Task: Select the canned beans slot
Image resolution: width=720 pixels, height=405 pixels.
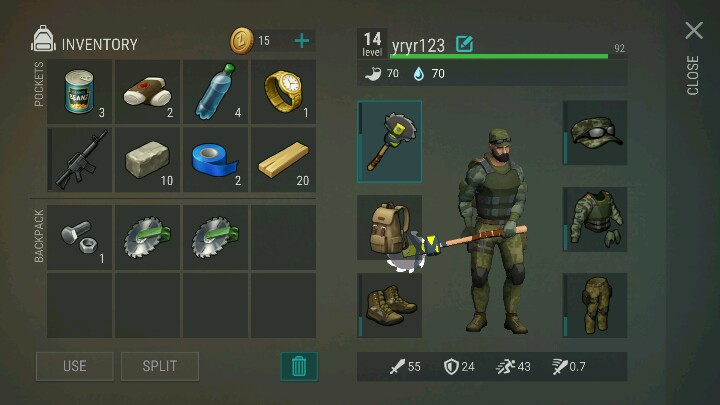Action: (x=79, y=92)
